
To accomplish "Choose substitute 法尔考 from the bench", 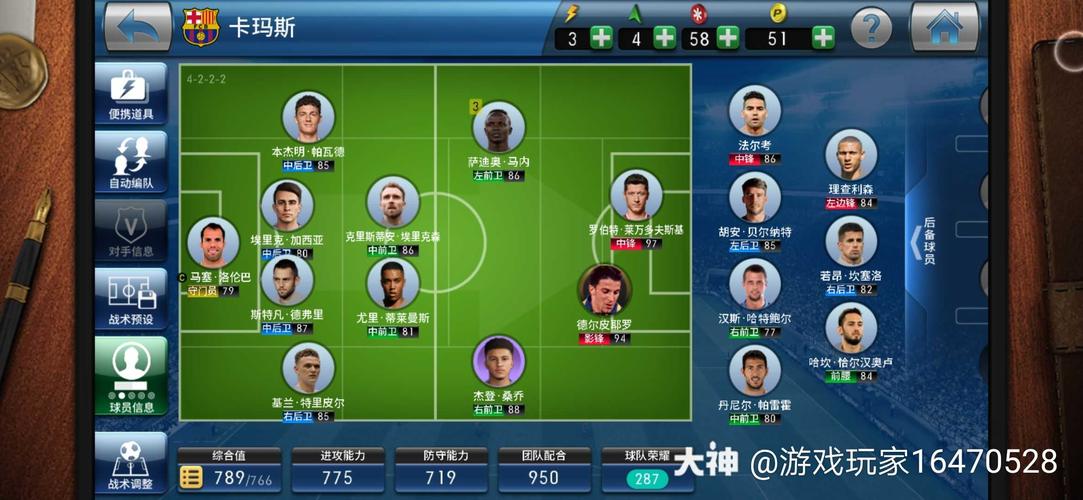I will (754, 112).
